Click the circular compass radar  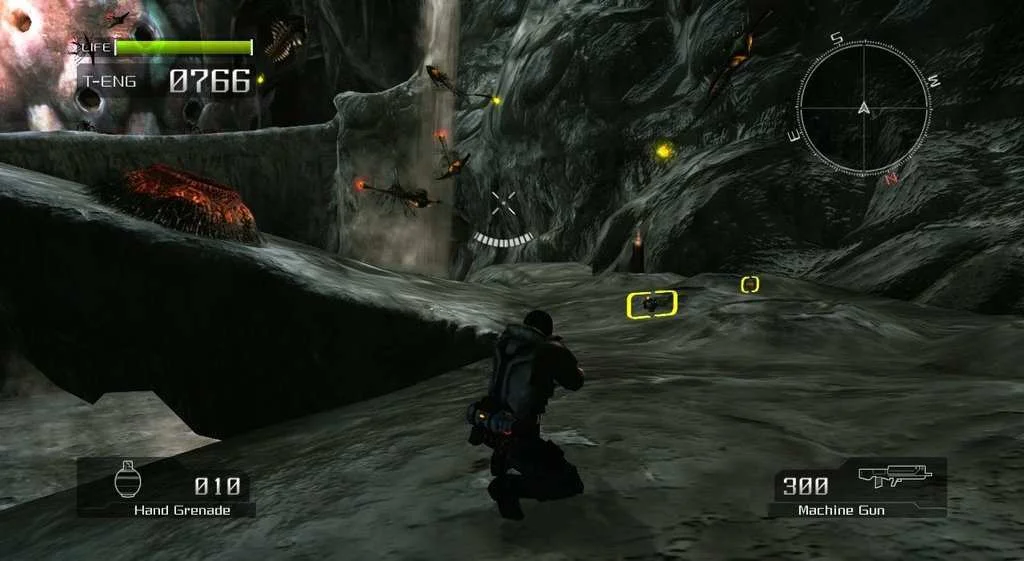pyautogui.click(x=862, y=108)
